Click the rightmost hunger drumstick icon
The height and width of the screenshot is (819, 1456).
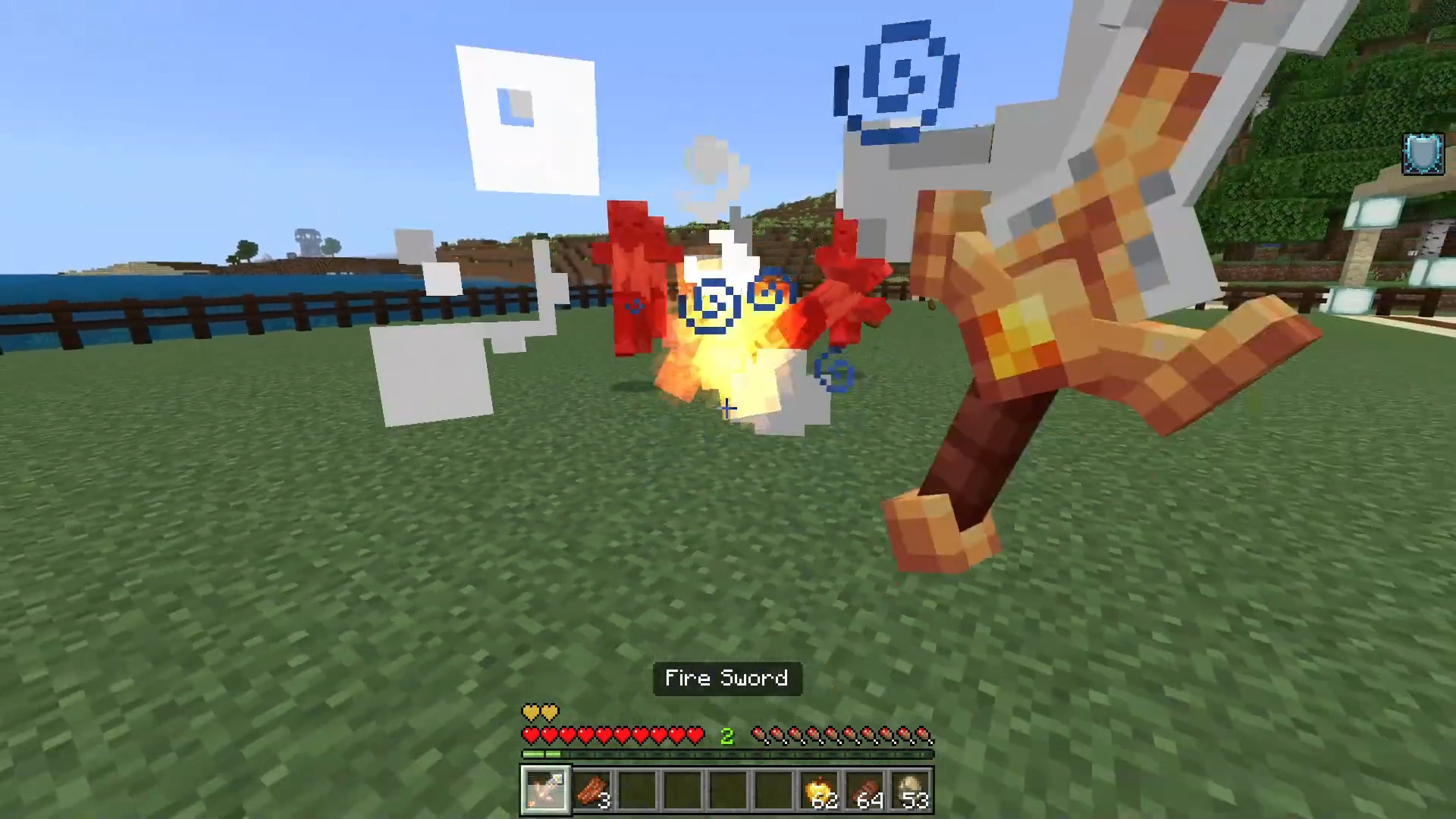(x=924, y=734)
